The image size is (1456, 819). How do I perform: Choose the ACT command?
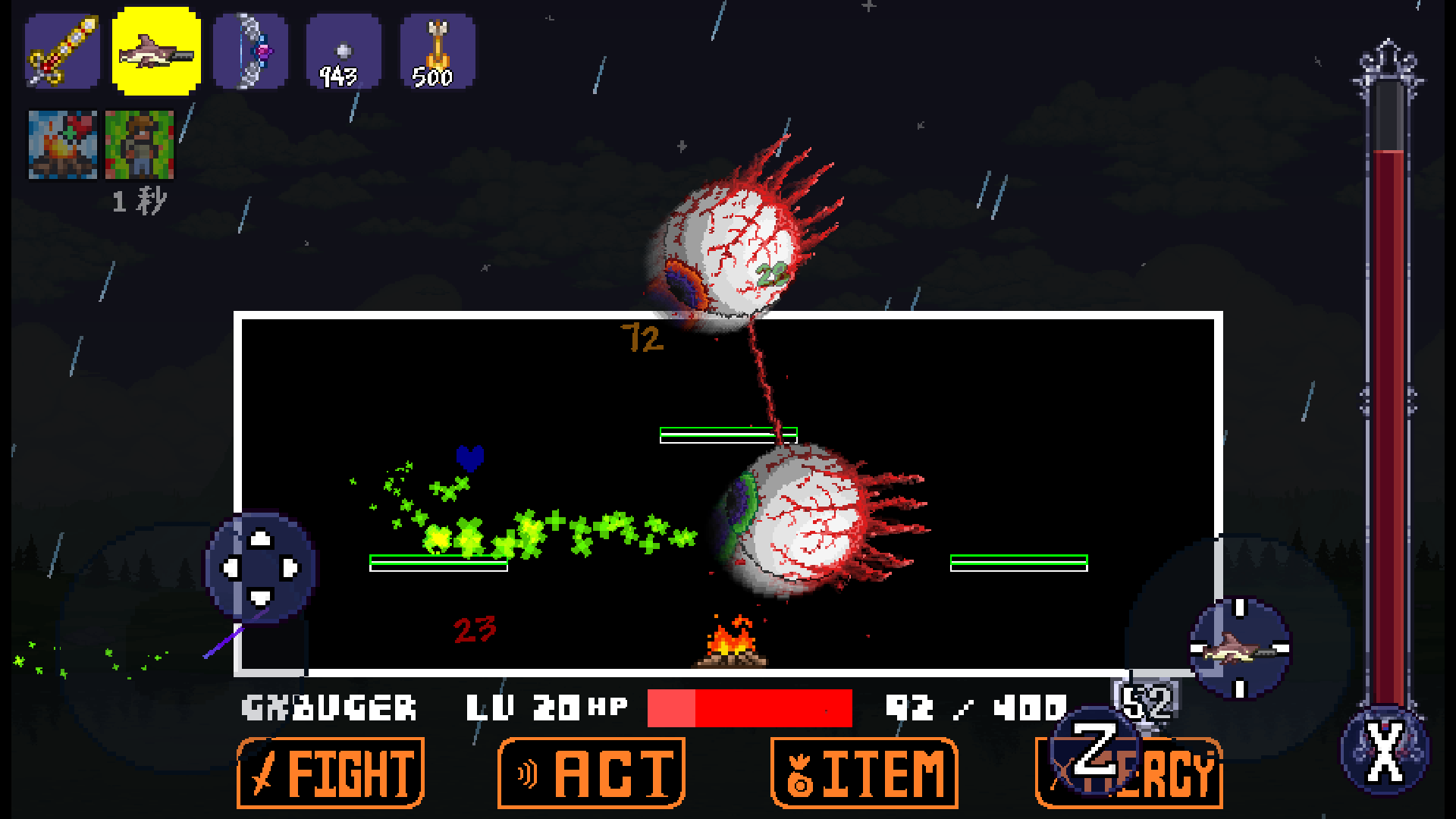pos(591,773)
